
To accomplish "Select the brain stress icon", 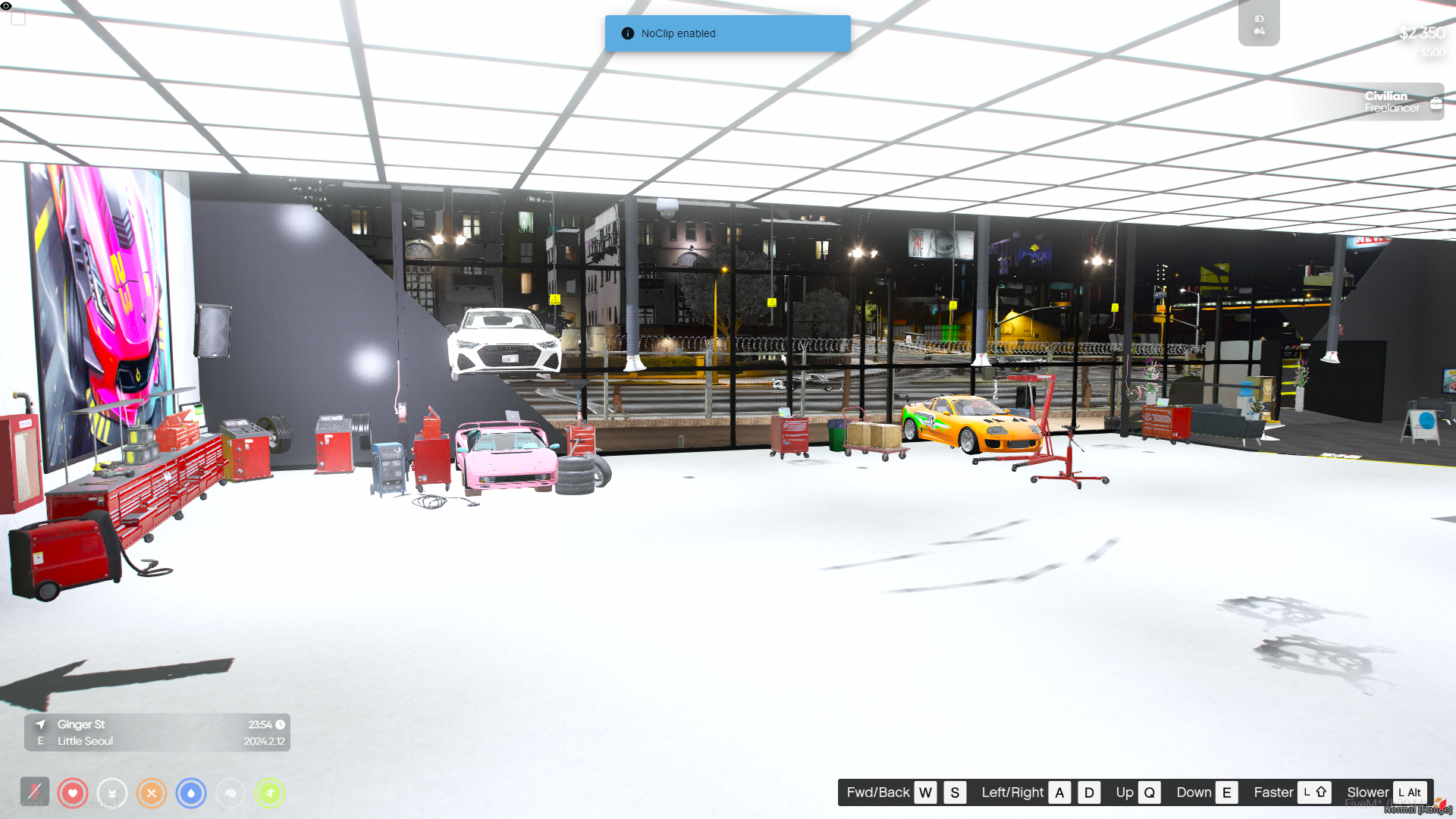I will 231,793.
